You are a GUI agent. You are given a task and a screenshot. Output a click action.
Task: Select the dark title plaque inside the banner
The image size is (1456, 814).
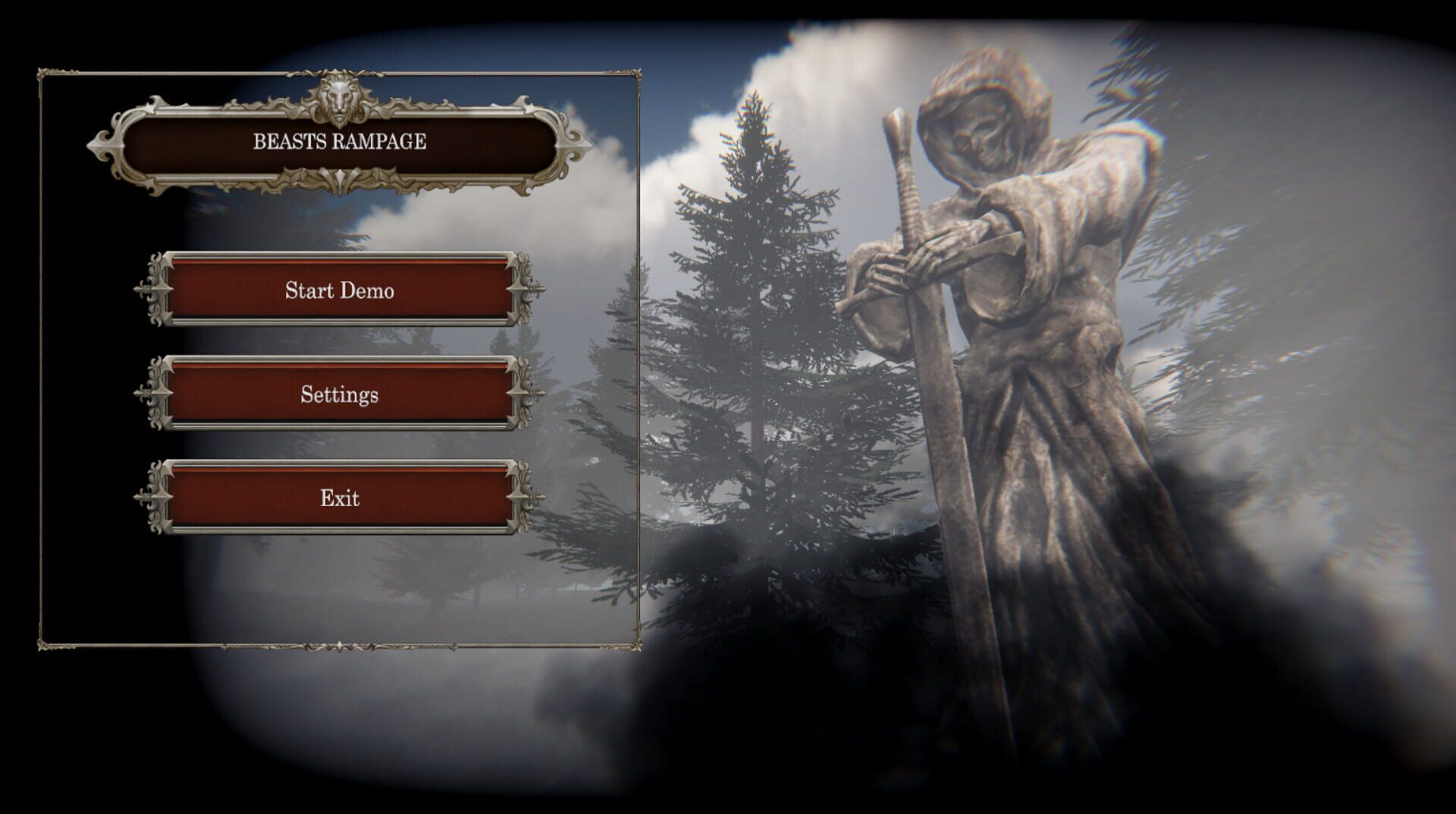click(340, 140)
